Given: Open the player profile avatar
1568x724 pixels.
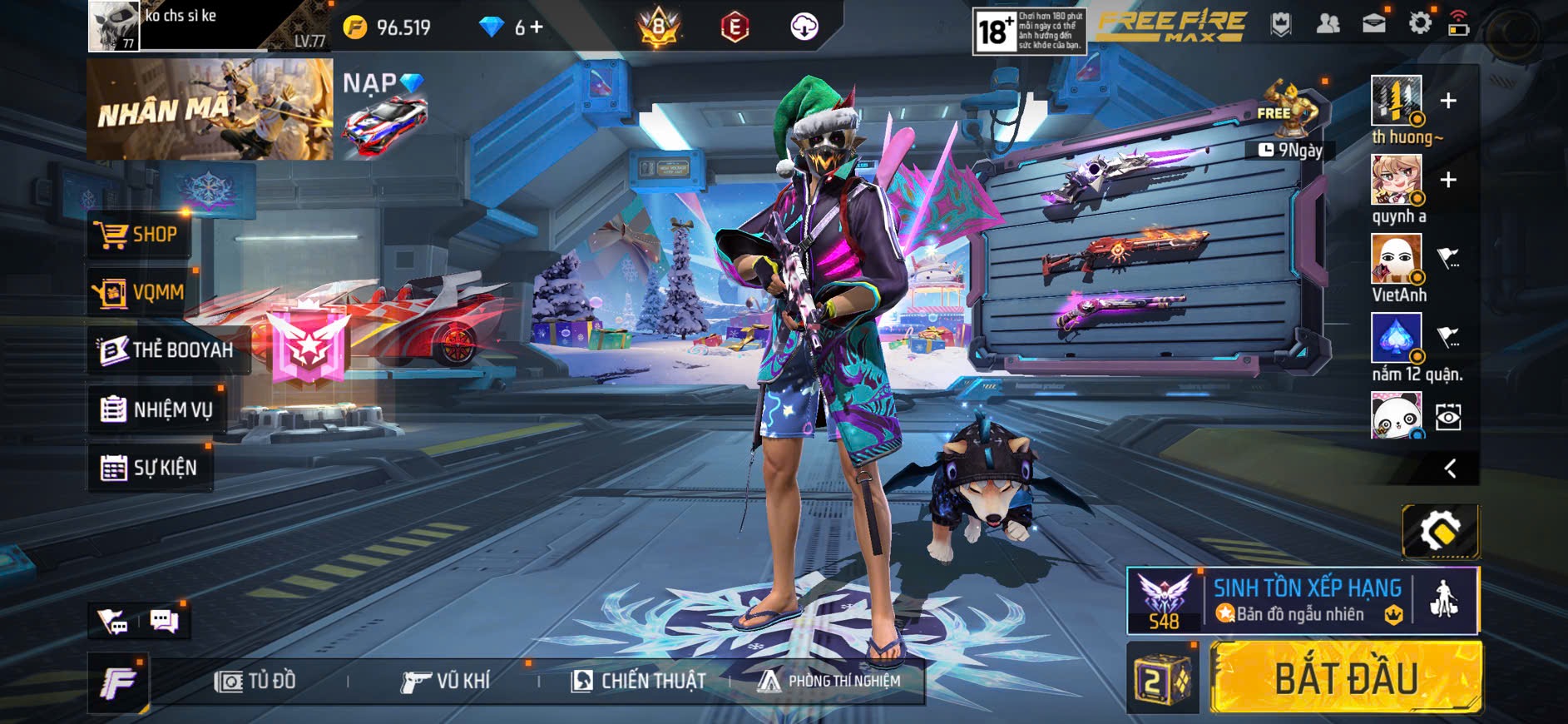Looking at the screenshot, I should click(114, 26).
